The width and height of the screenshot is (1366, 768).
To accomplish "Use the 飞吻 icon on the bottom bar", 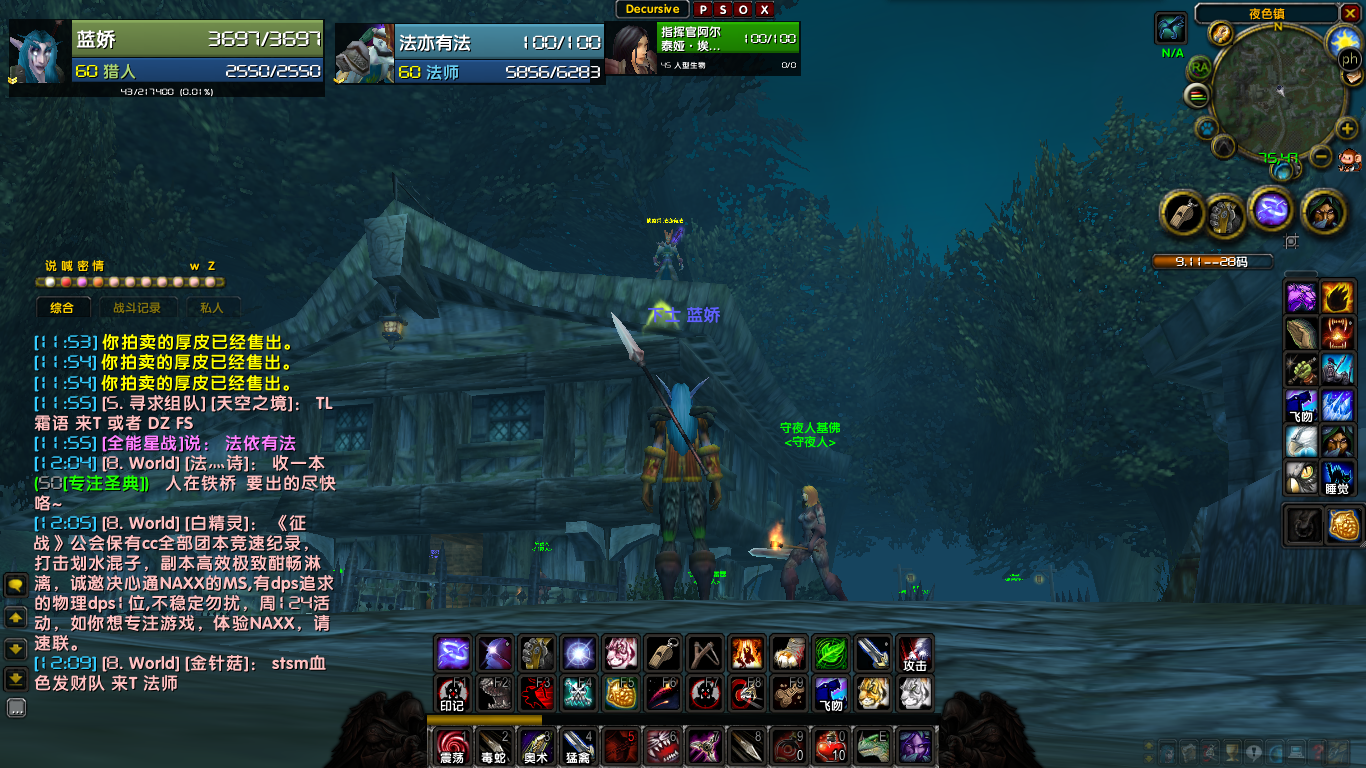I will [831, 693].
